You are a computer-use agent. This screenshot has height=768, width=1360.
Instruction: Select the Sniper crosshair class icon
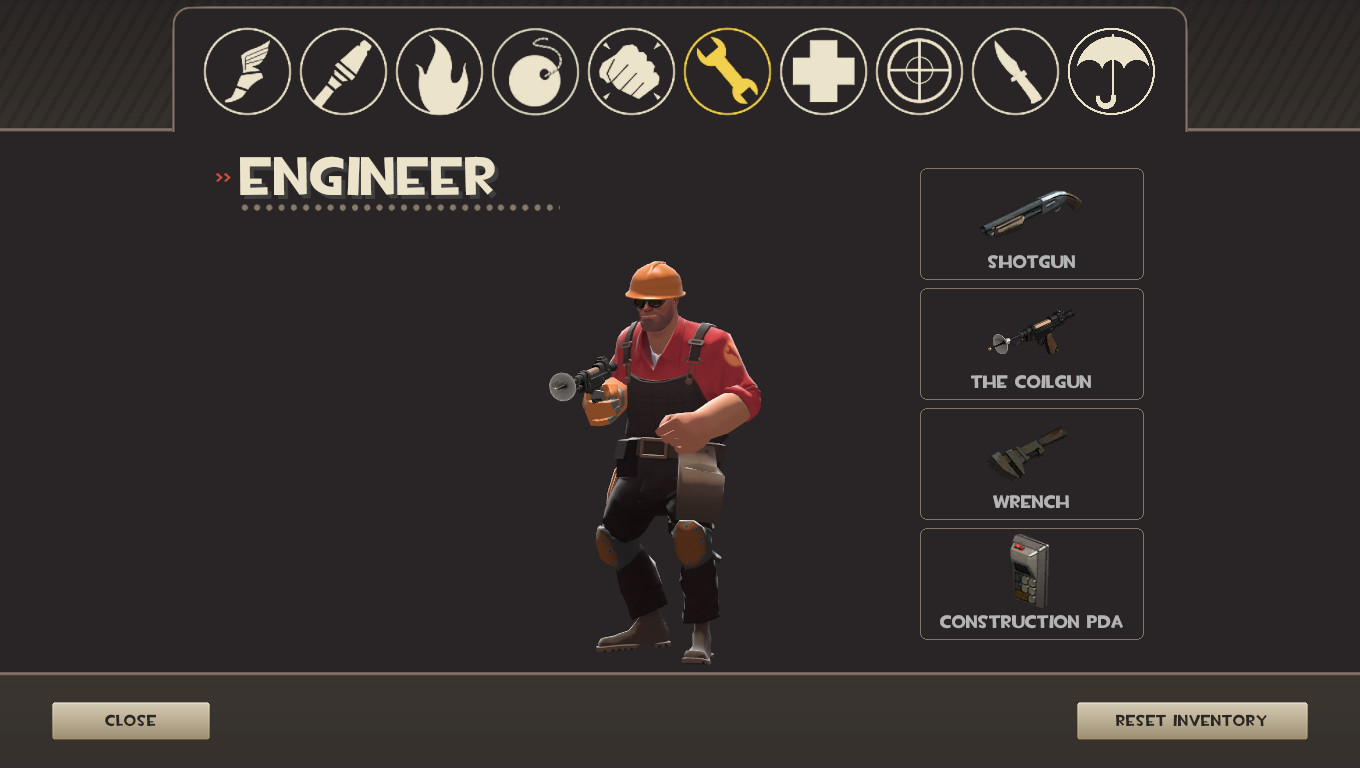coord(919,71)
